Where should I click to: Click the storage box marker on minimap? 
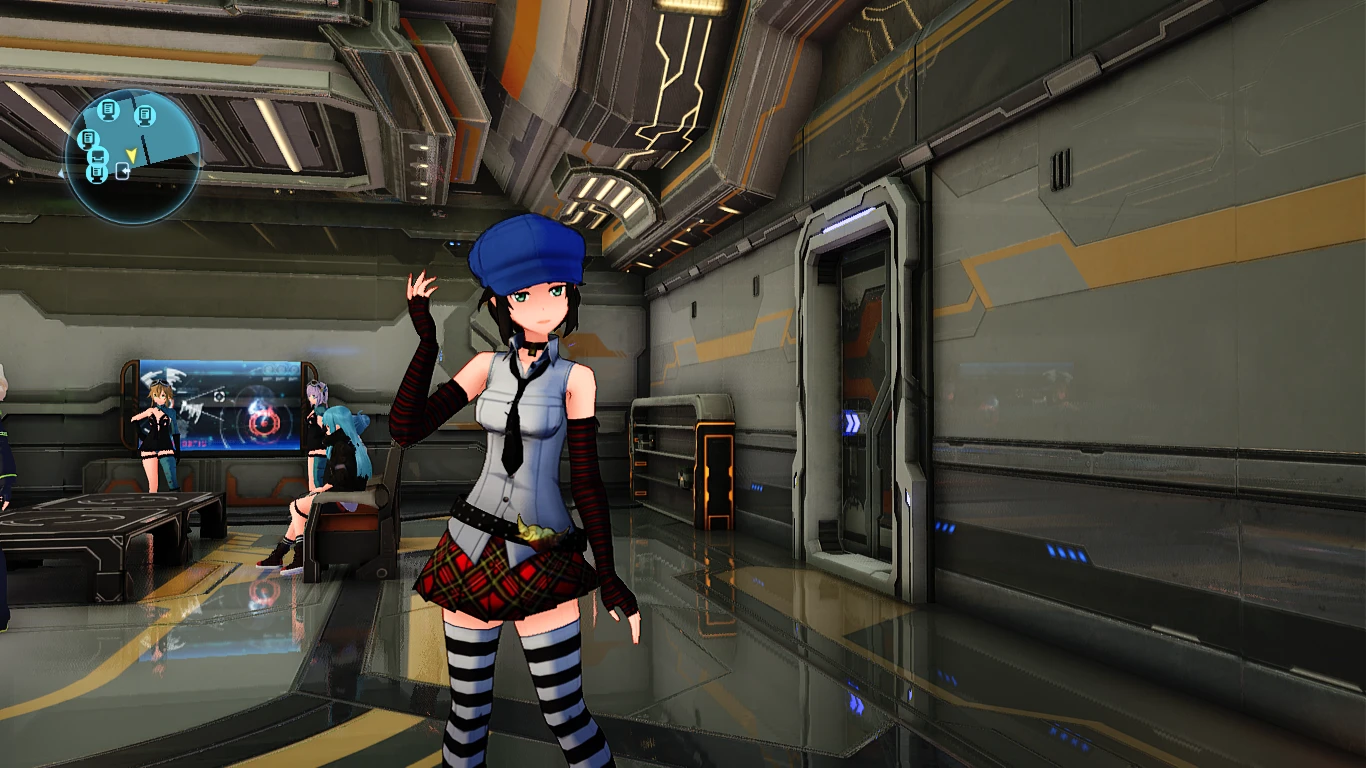(x=98, y=156)
